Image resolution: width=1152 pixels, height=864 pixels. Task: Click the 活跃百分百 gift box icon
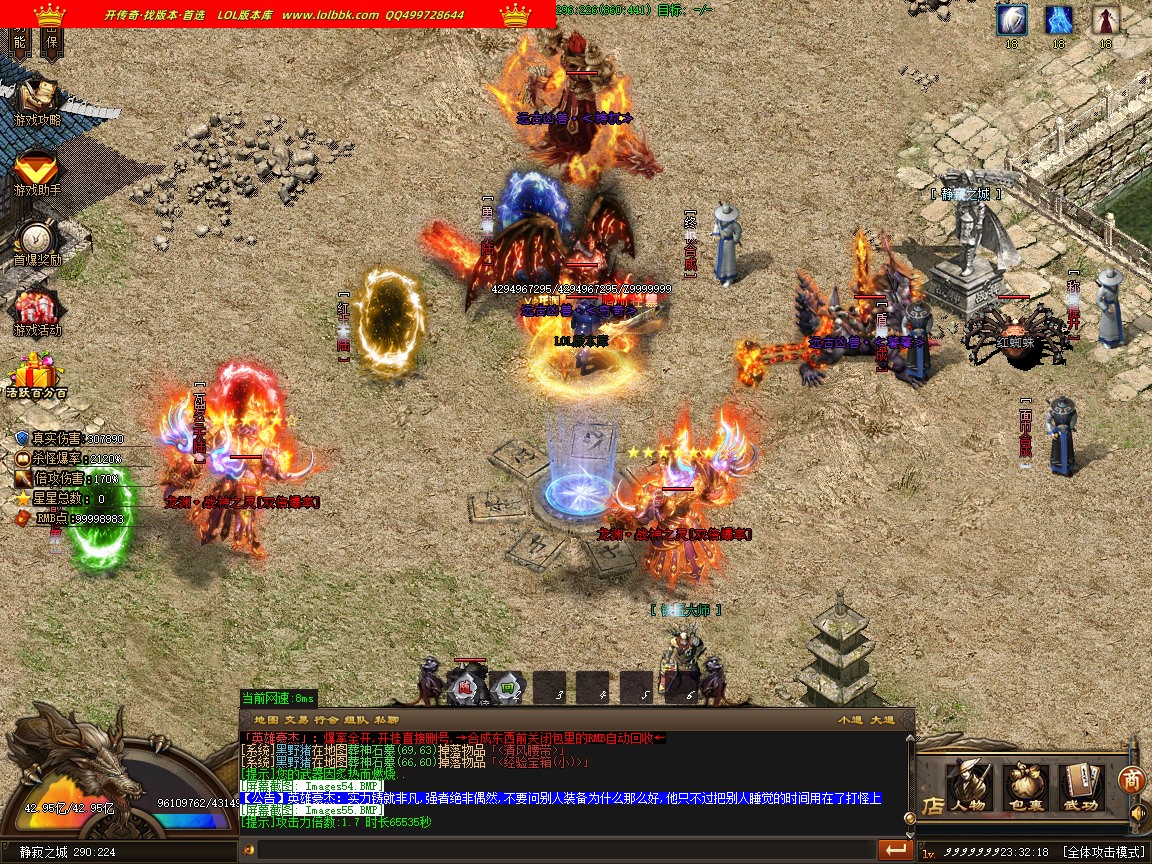[x=37, y=376]
